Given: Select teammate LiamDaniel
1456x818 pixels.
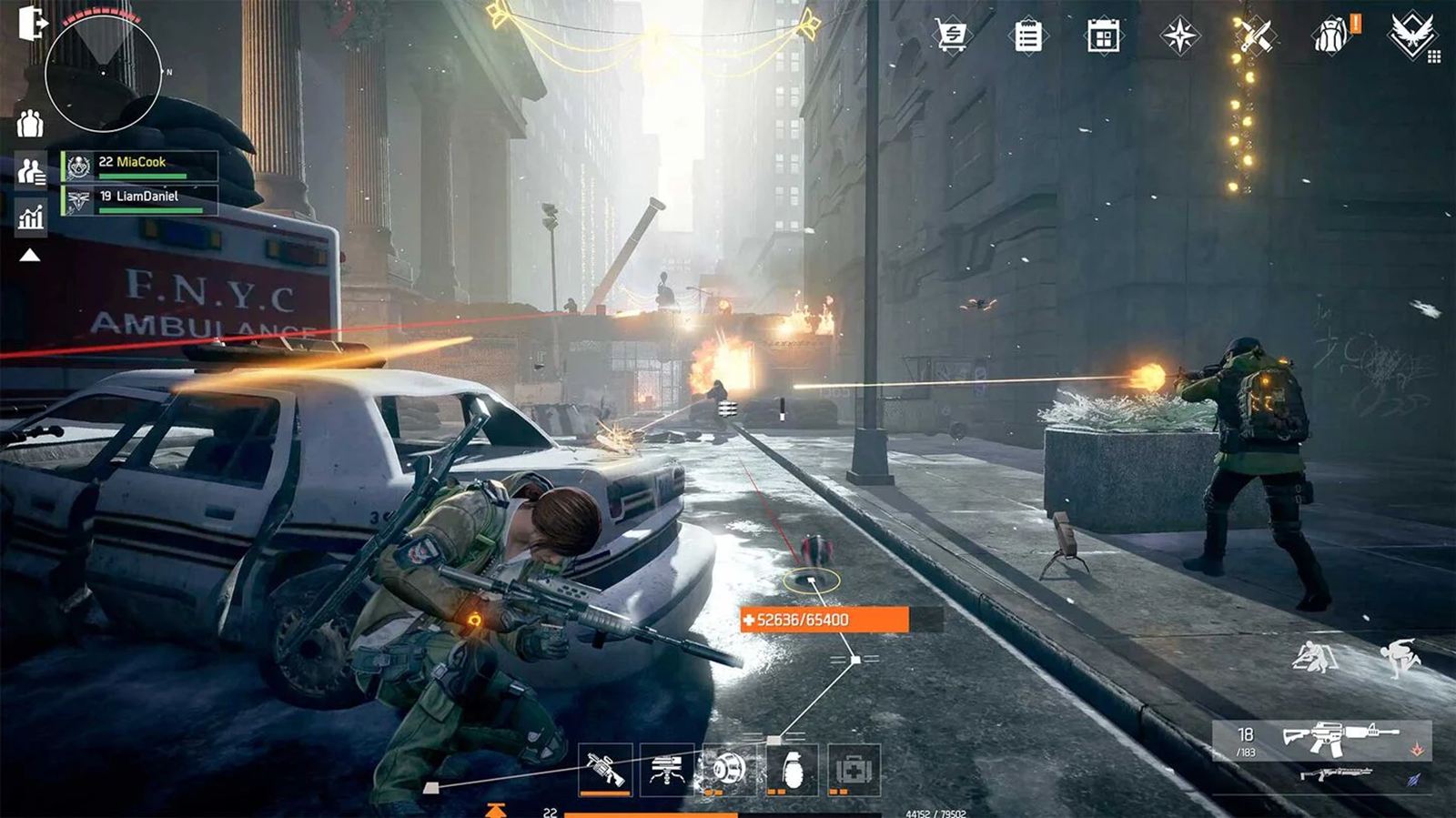Looking at the screenshot, I should (x=140, y=199).
